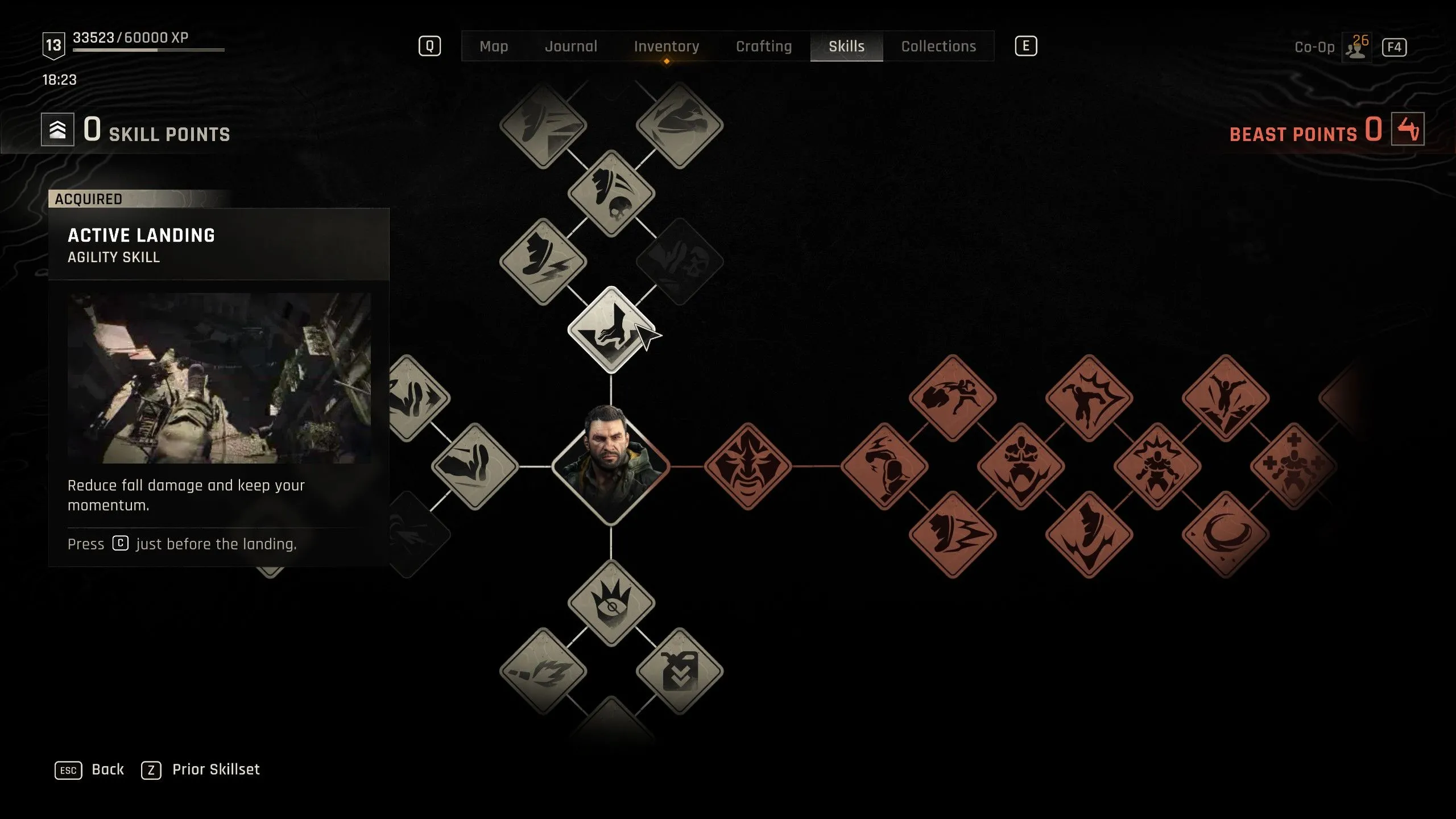Select the foot and skull skill node

(611, 193)
